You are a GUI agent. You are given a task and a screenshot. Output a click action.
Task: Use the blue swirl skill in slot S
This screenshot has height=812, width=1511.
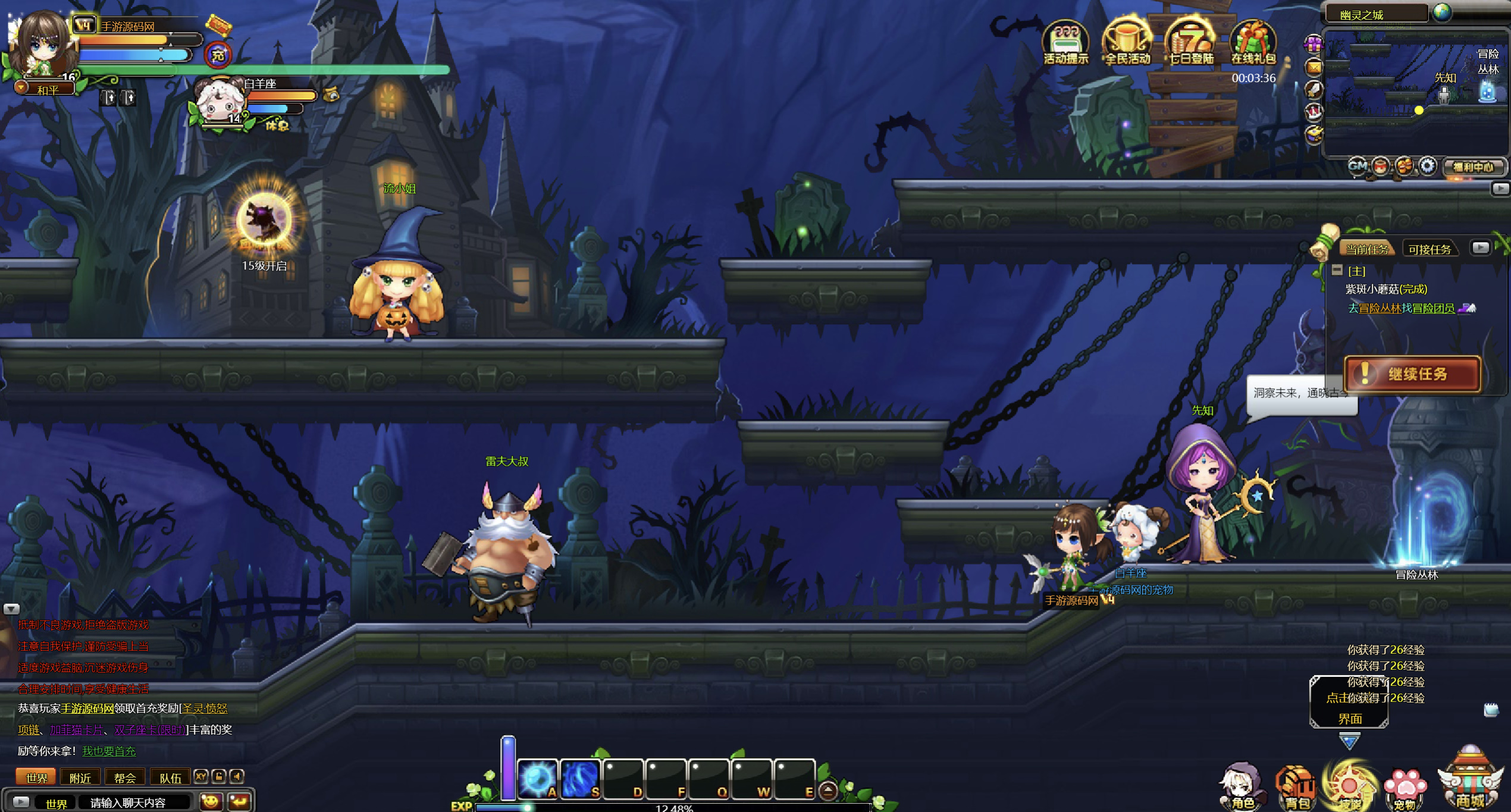(x=580, y=778)
